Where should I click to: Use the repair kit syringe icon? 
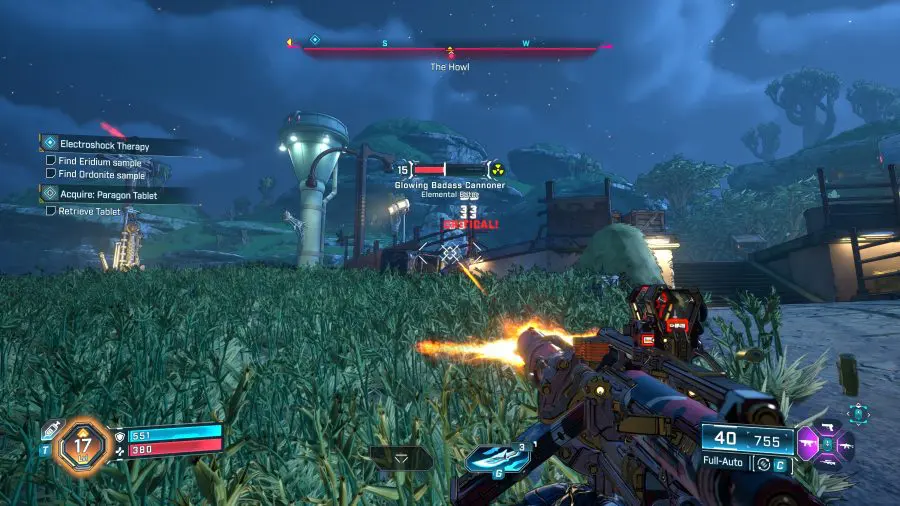49,430
